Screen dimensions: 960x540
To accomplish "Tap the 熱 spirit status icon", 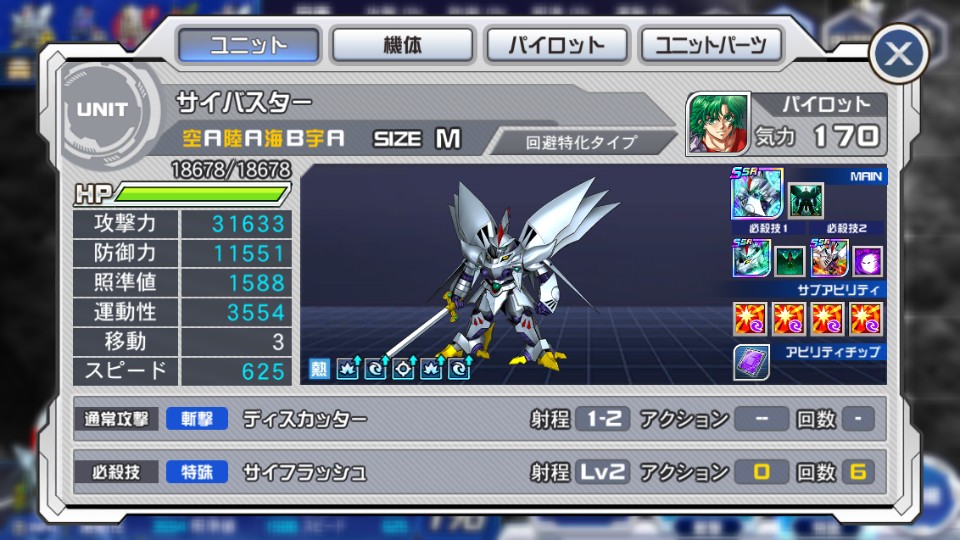I will click(x=319, y=369).
